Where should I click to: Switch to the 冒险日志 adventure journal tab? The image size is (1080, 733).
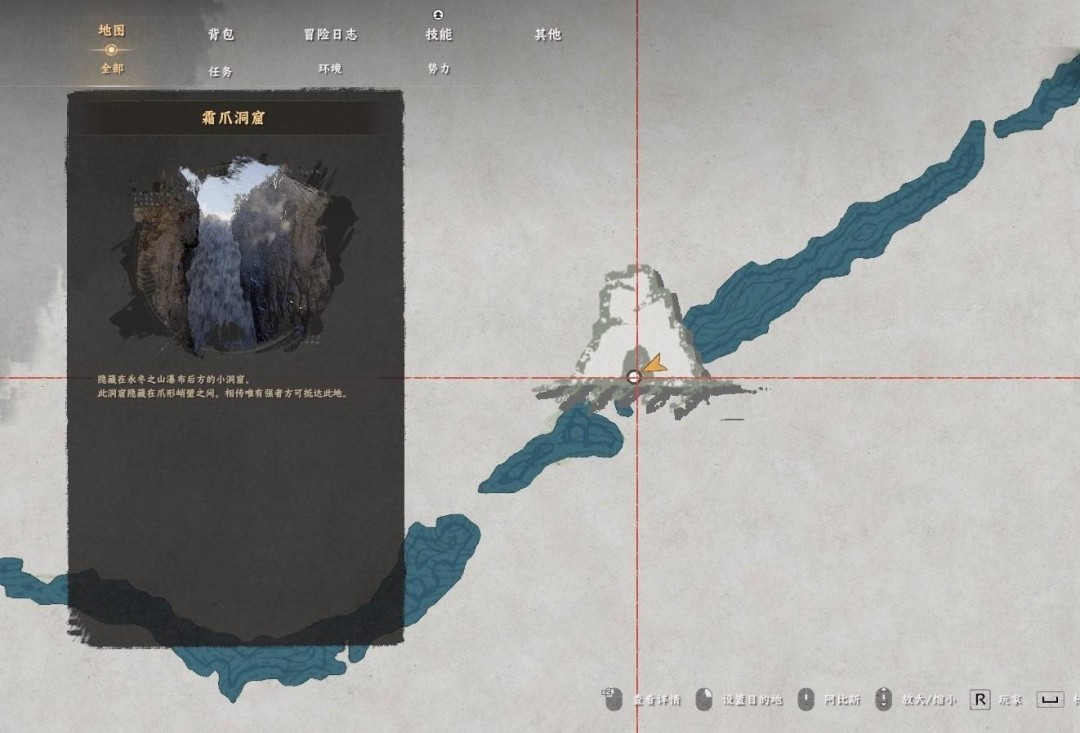coord(330,35)
